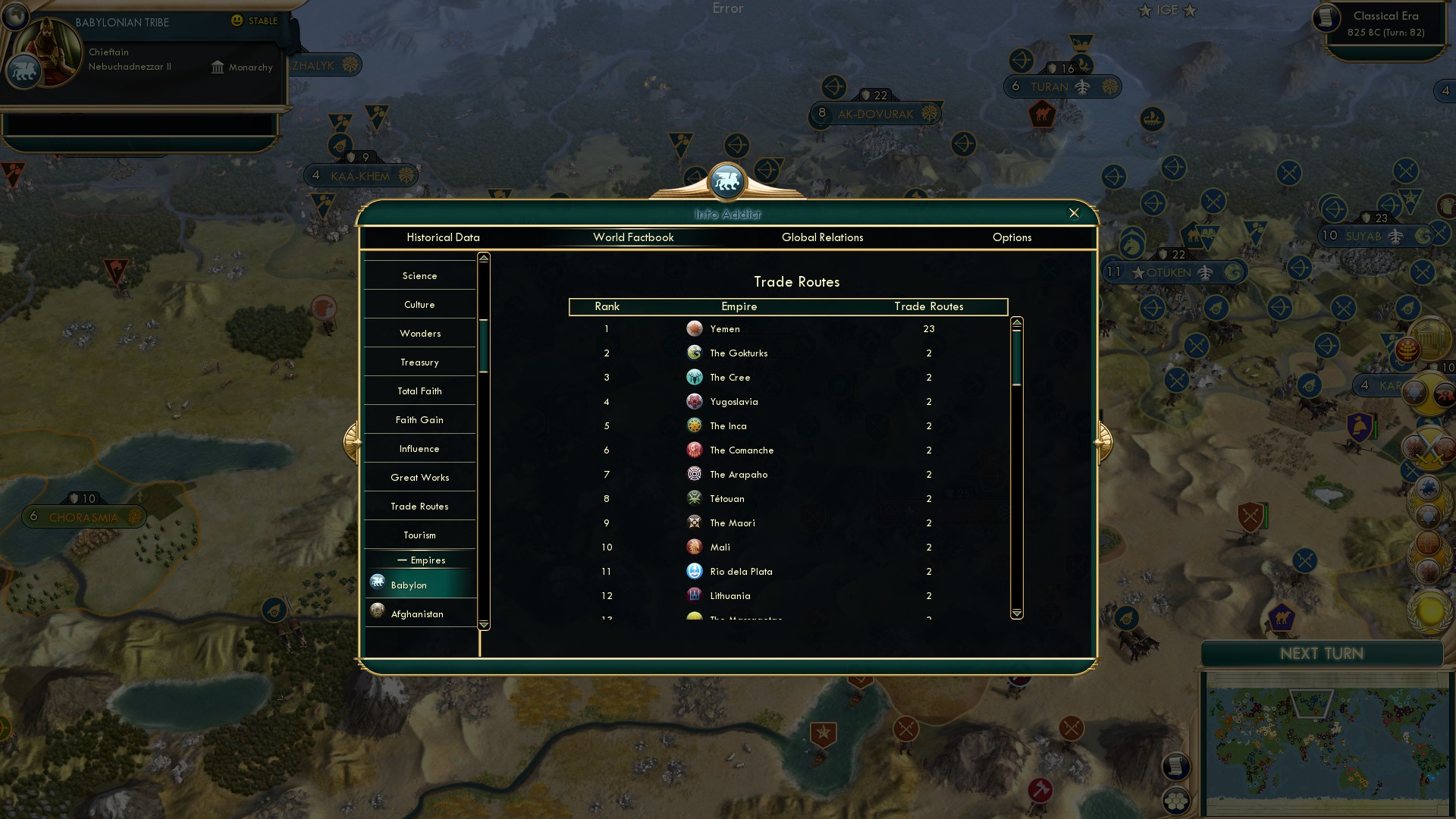
Task: Click the Monarchy government icon
Action: (217, 67)
